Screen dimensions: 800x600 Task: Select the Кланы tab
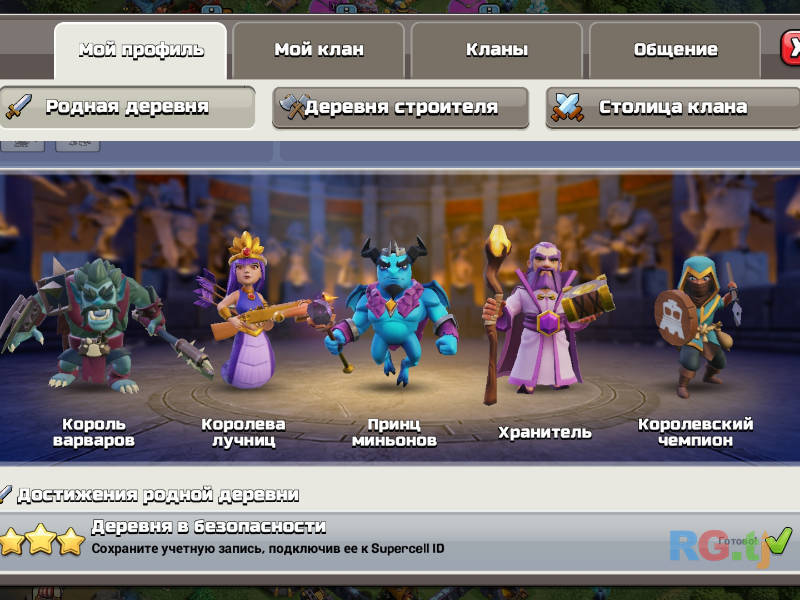pos(497,50)
